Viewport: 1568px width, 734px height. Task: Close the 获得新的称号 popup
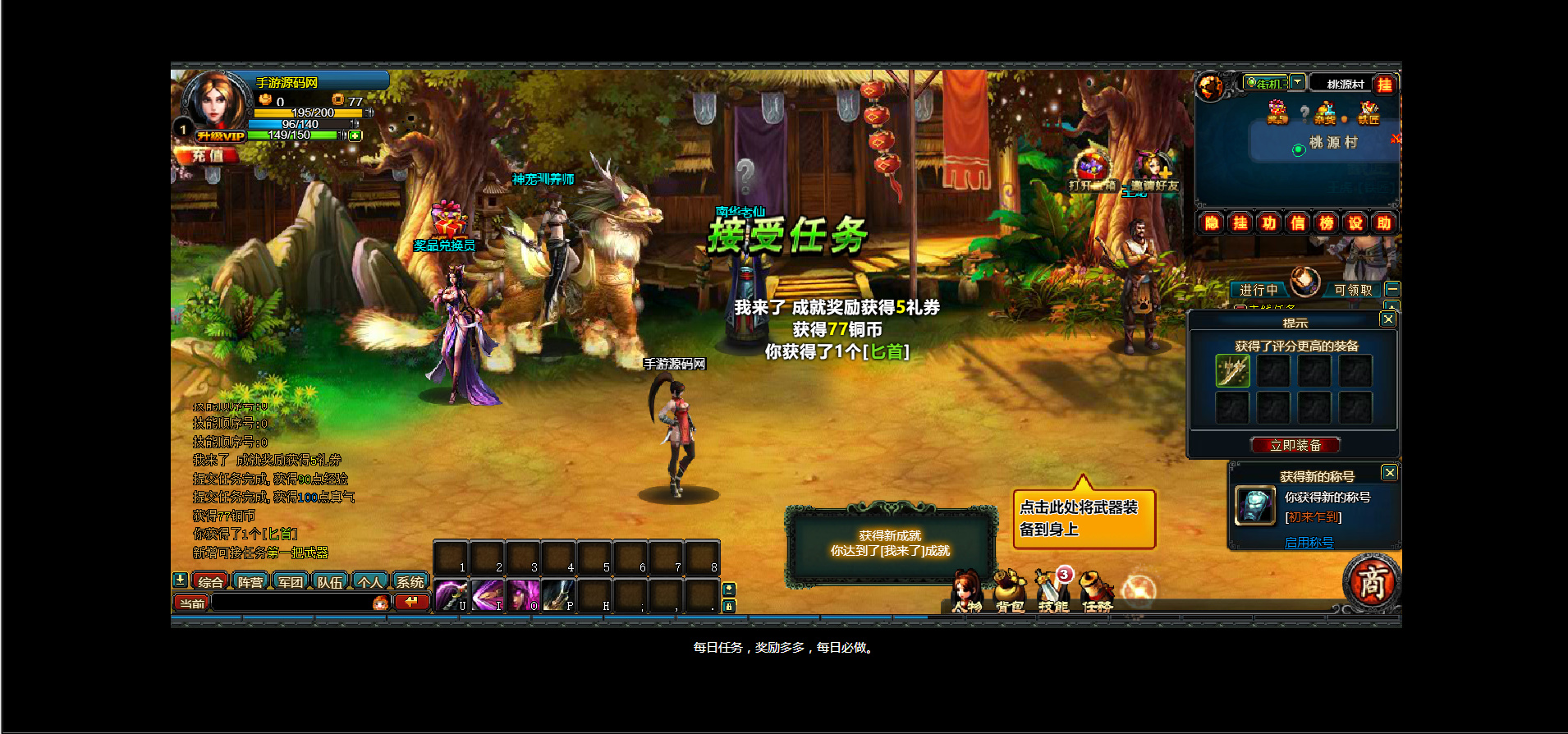point(1389,472)
